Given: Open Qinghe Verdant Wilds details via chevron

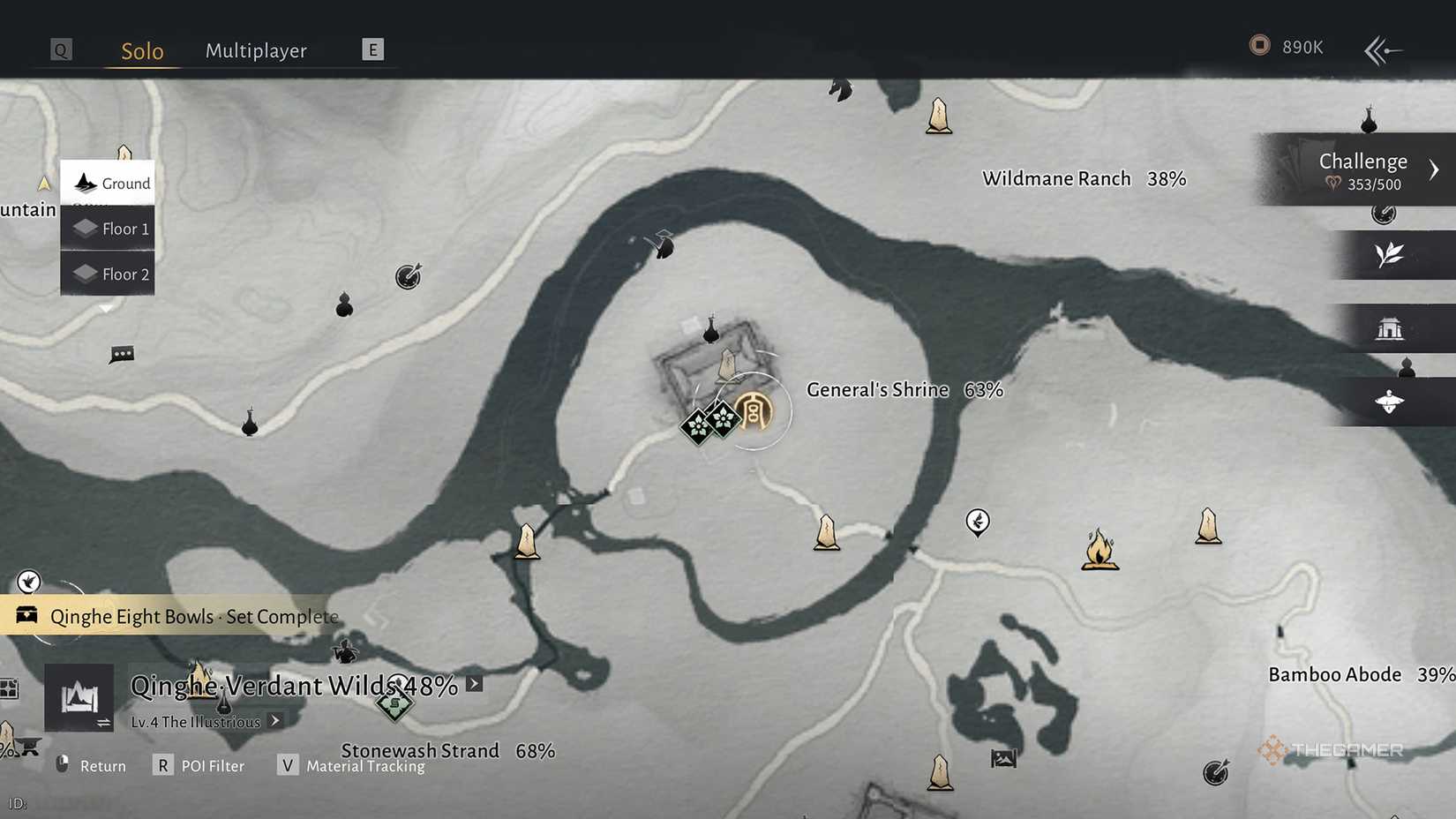Looking at the screenshot, I should [x=475, y=683].
